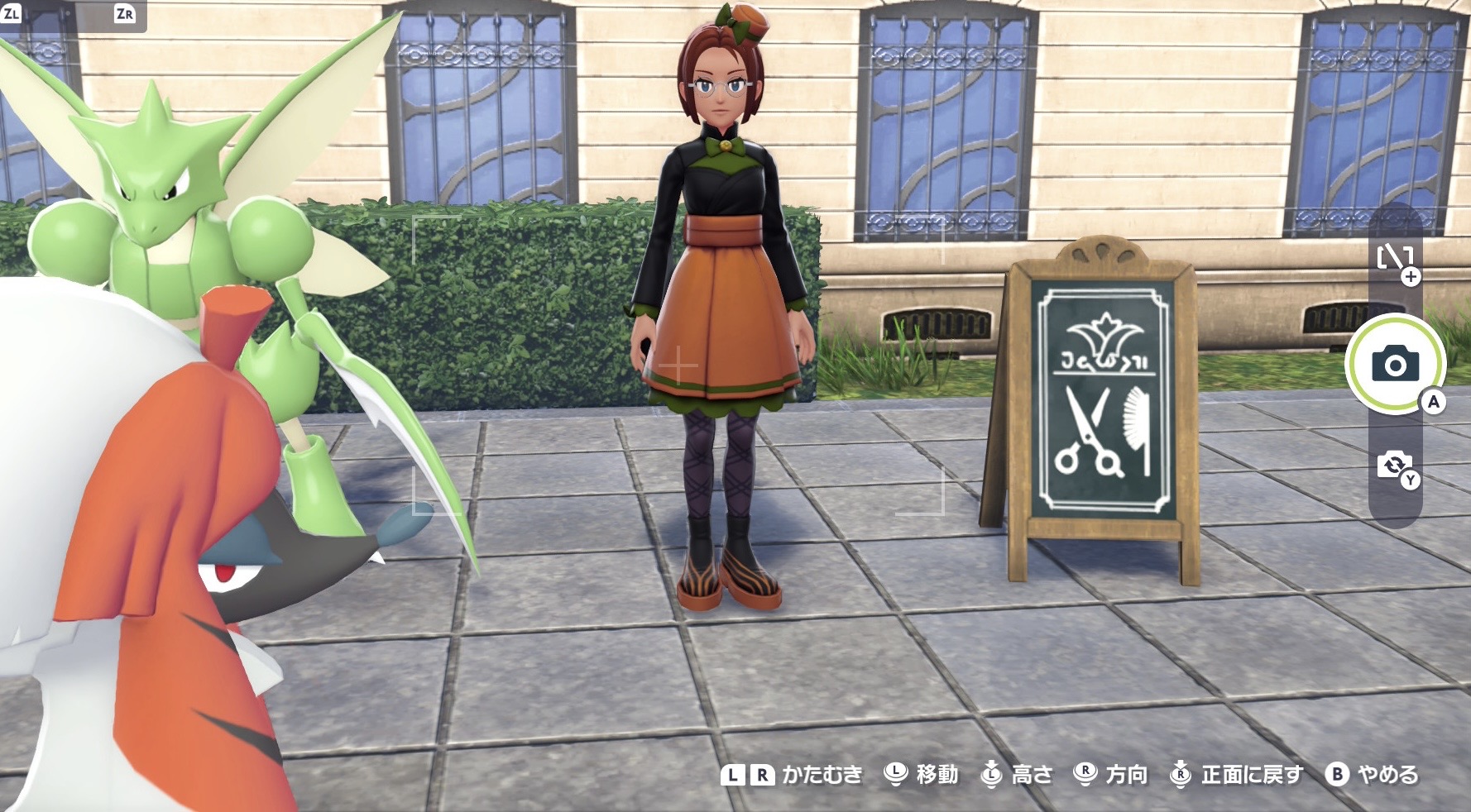Switch camera view using the rotating camera icon
This screenshot has width=1471, height=812.
point(1394,466)
